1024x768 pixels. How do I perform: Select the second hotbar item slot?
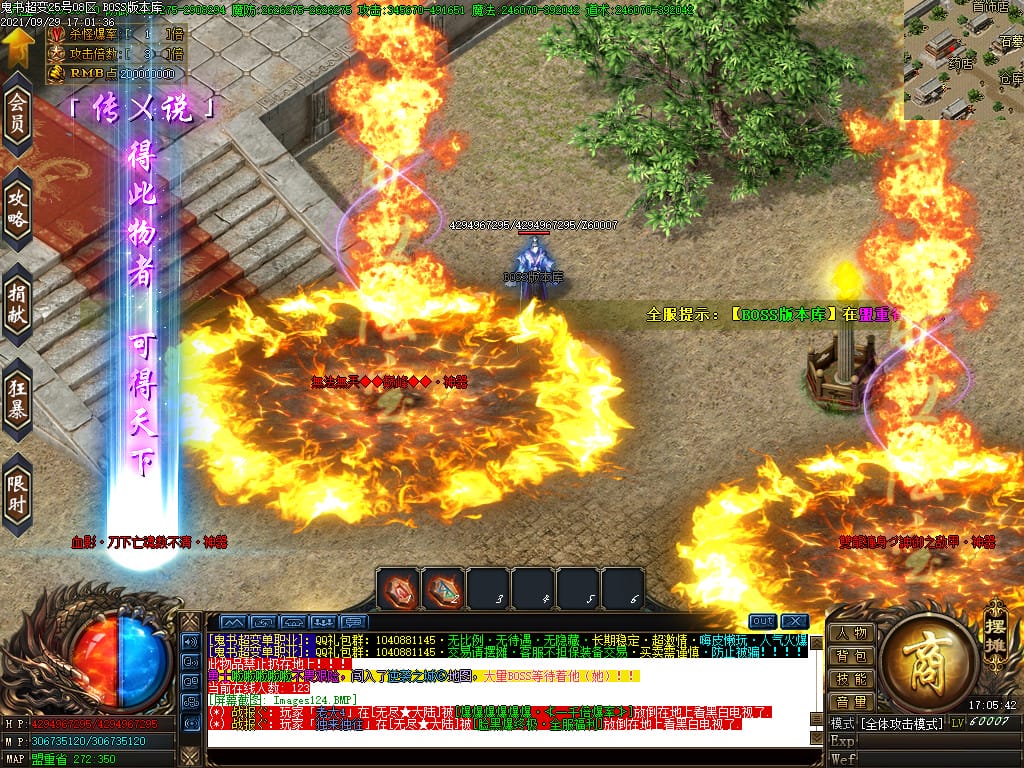pos(443,588)
